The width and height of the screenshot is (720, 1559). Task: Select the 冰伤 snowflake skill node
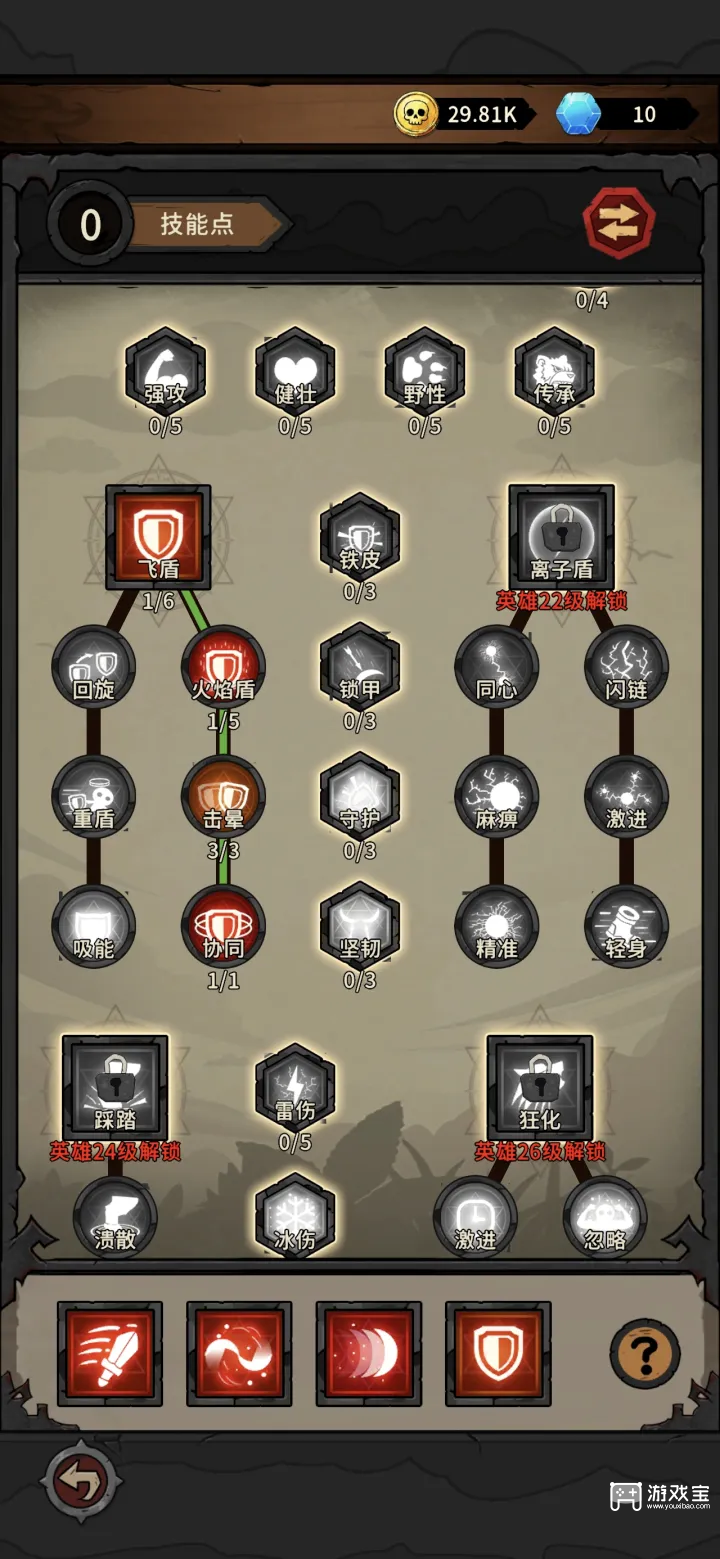[295, 1217]
